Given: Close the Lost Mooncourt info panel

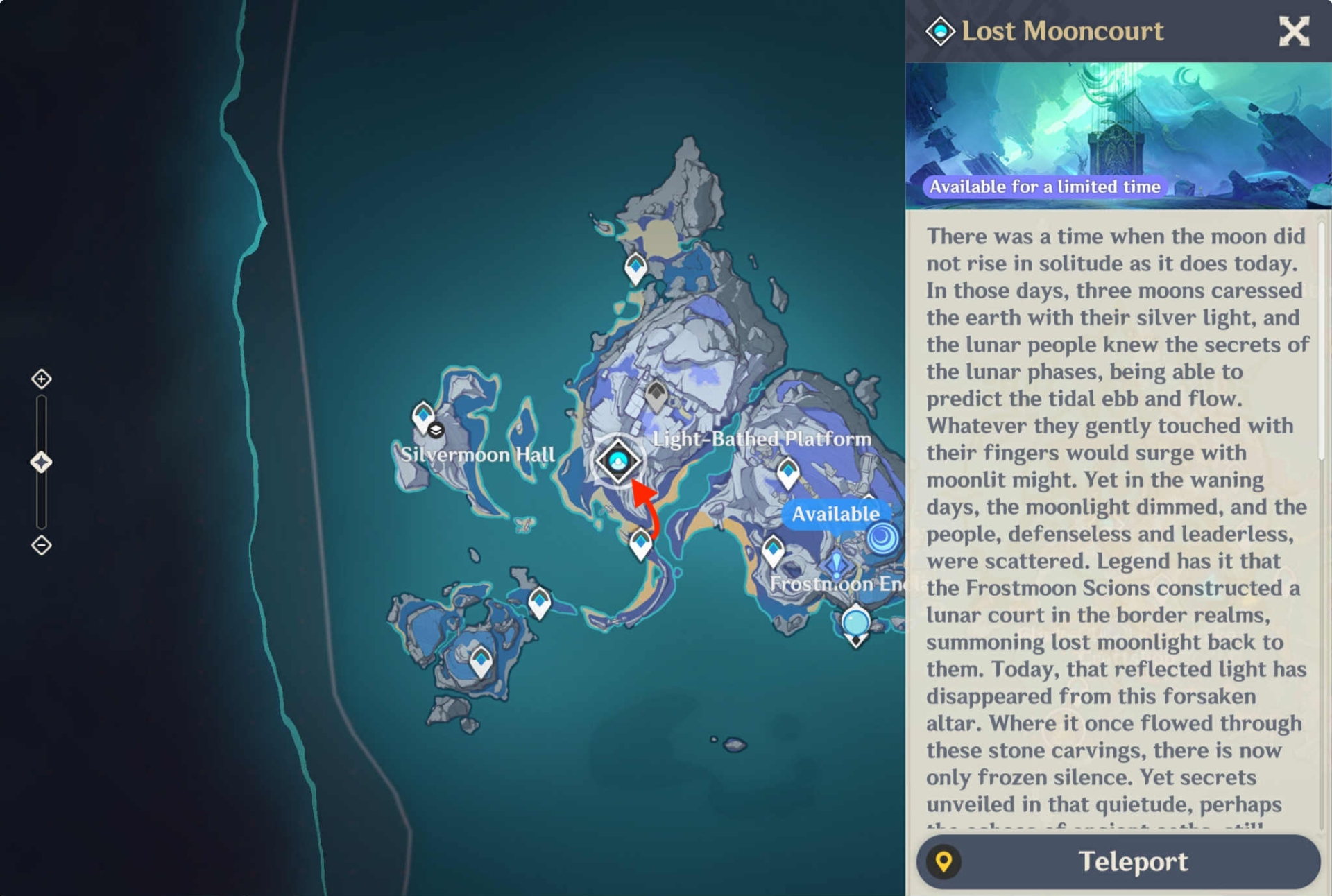Looking at the screenshot, I should tap(1293, 32).
